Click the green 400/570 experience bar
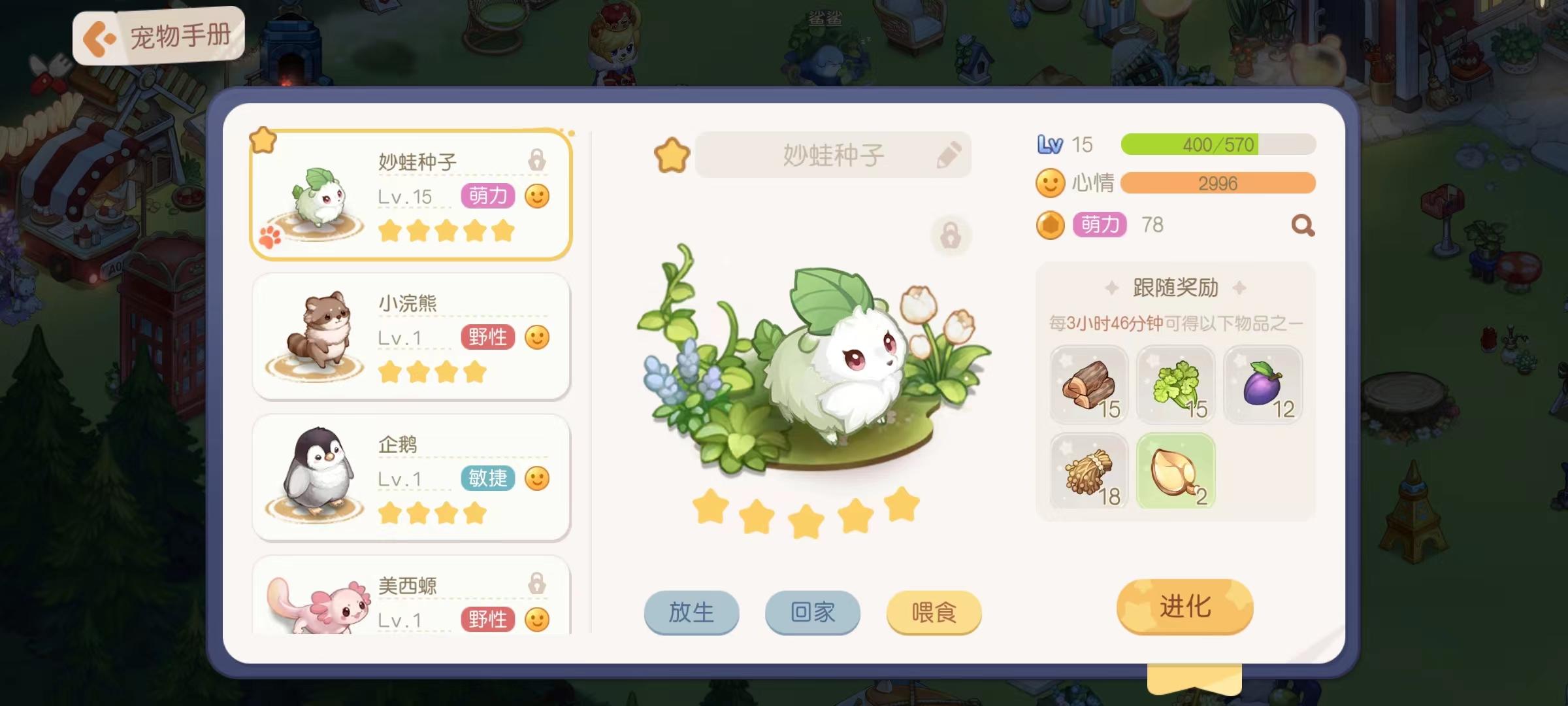 [1217, 143]
